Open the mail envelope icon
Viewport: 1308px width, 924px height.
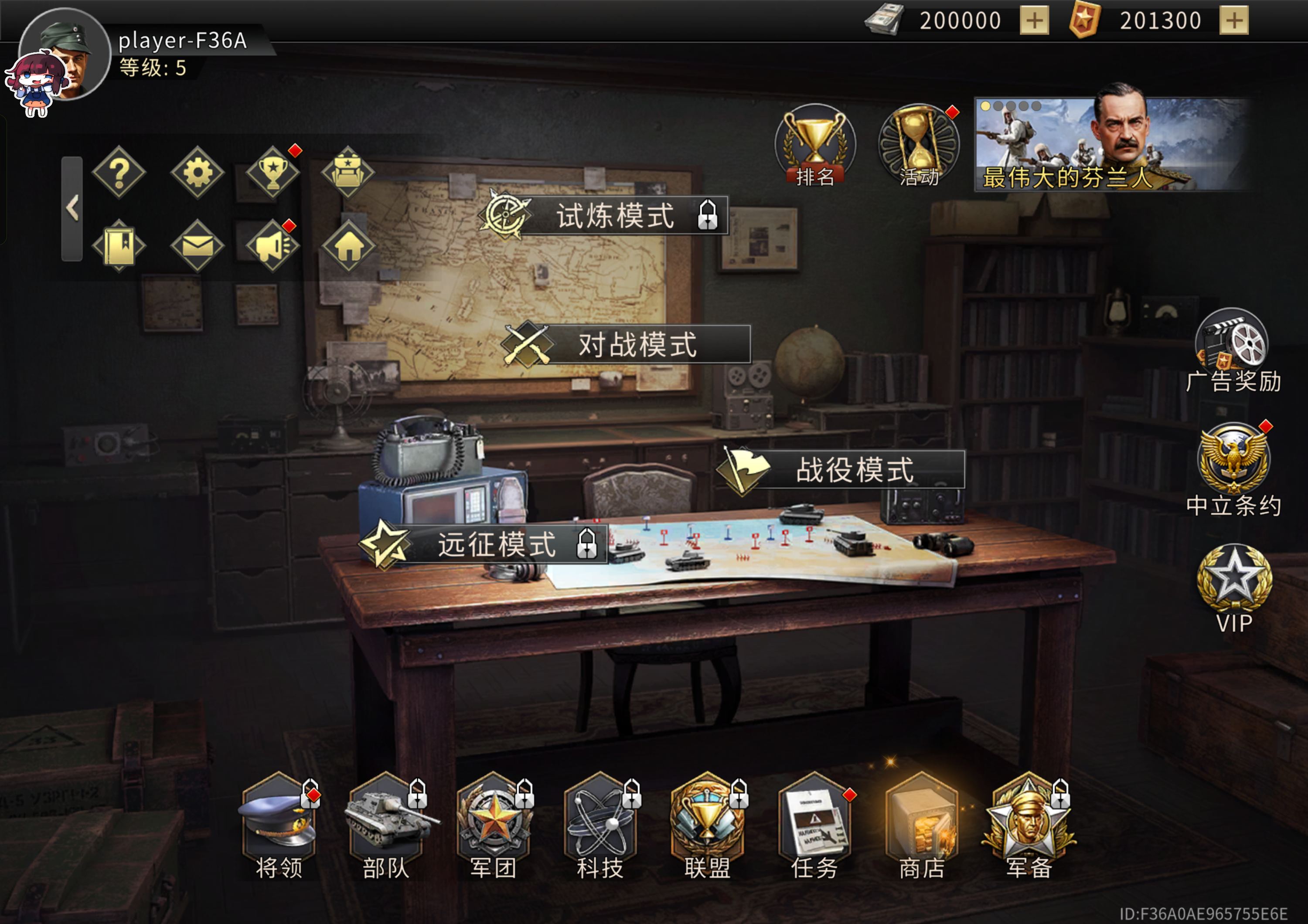197,246
